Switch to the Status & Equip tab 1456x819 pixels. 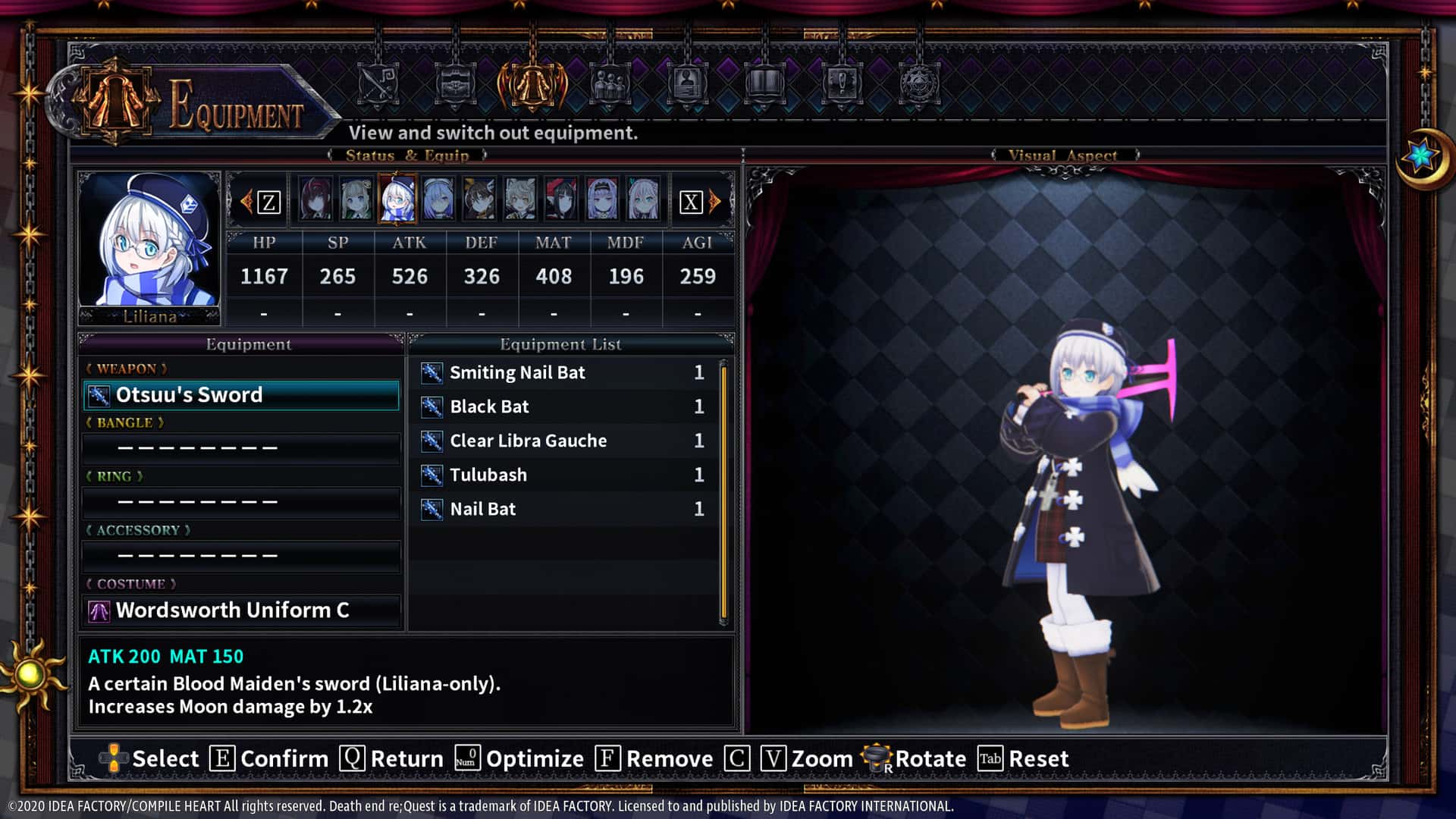point(407,155)
